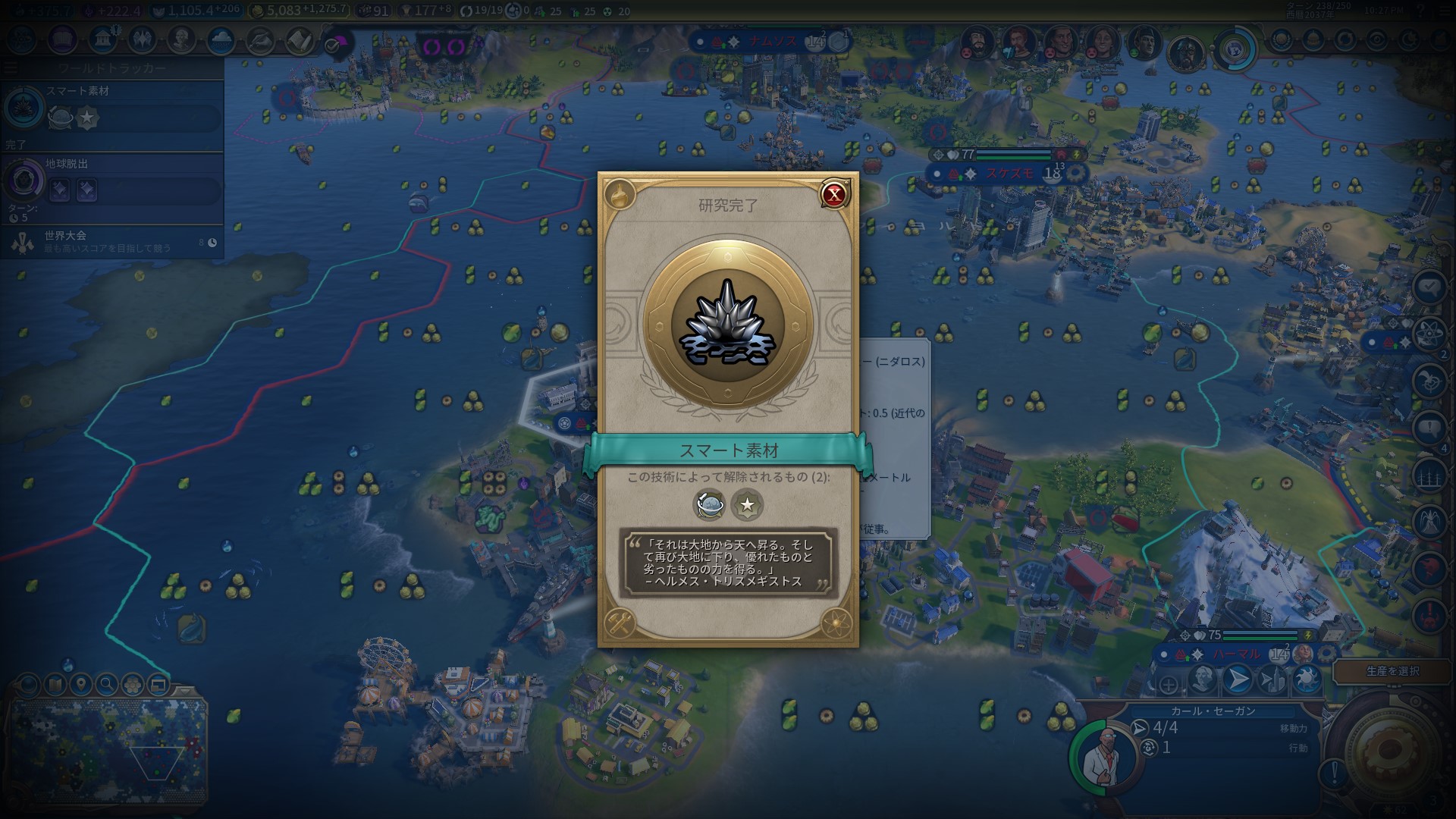Activate the sun-burst great person ability
This screenshot has width=1456, height=819.
pyautogui.click(x=1306, y=679)
